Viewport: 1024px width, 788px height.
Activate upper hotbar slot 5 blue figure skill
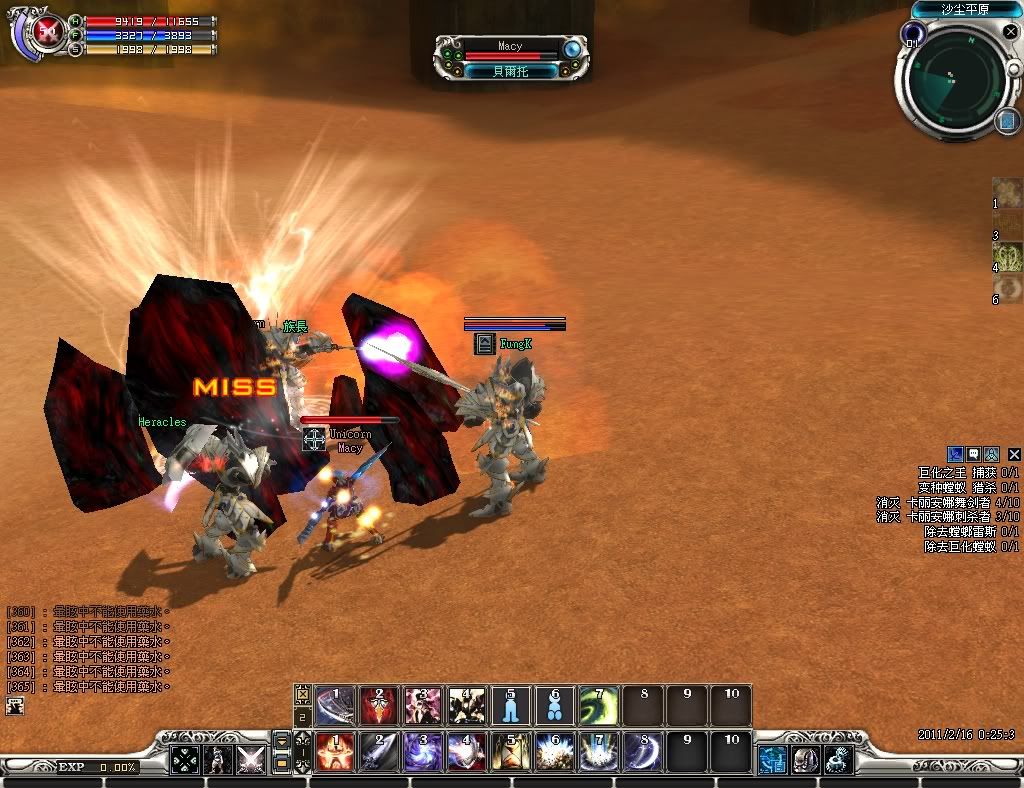(511, 706)
